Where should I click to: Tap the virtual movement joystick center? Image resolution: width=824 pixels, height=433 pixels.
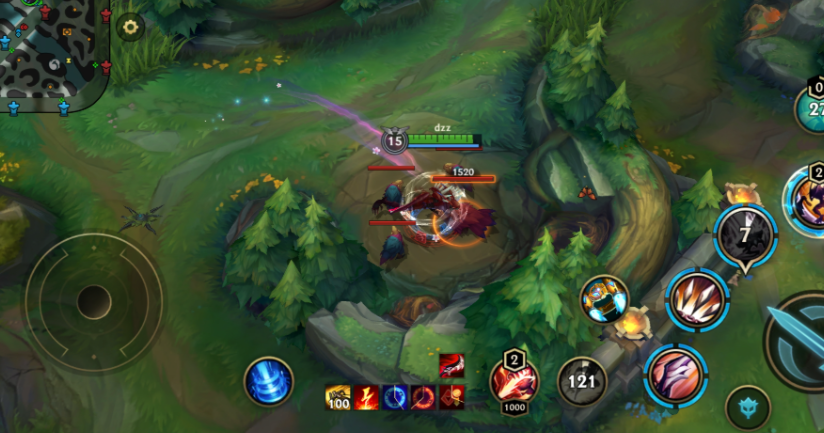coord(94,300)
